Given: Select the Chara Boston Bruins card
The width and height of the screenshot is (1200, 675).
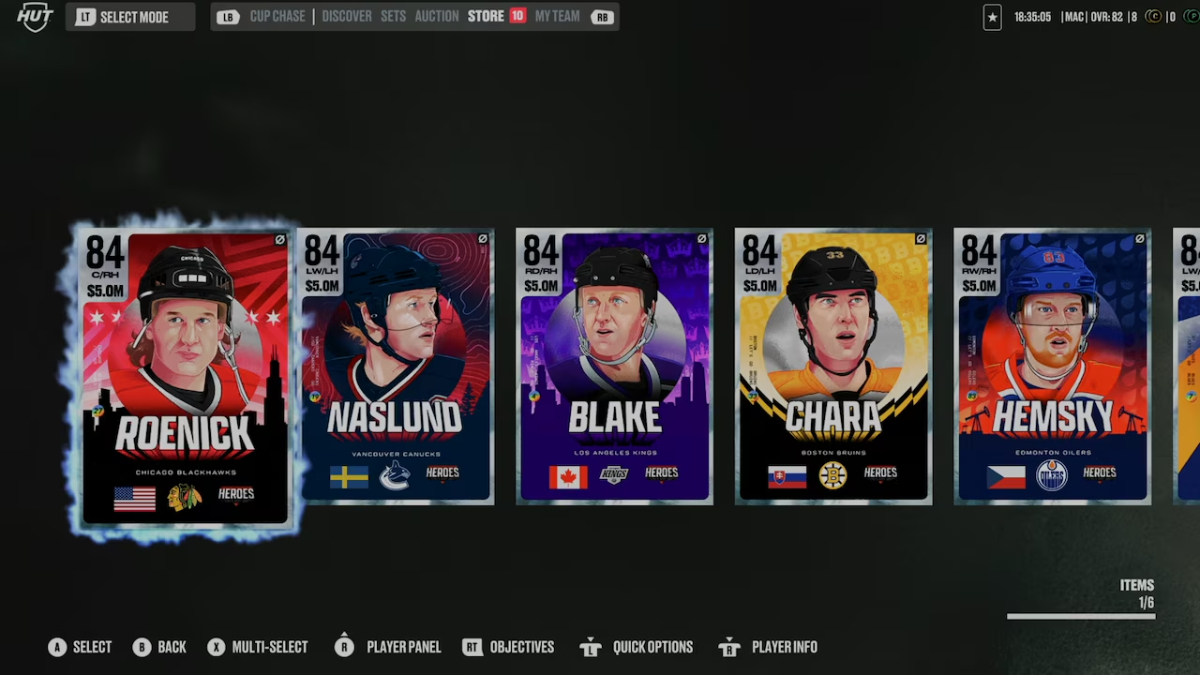Looking at the screenshot, I should [x=833, y=367].
